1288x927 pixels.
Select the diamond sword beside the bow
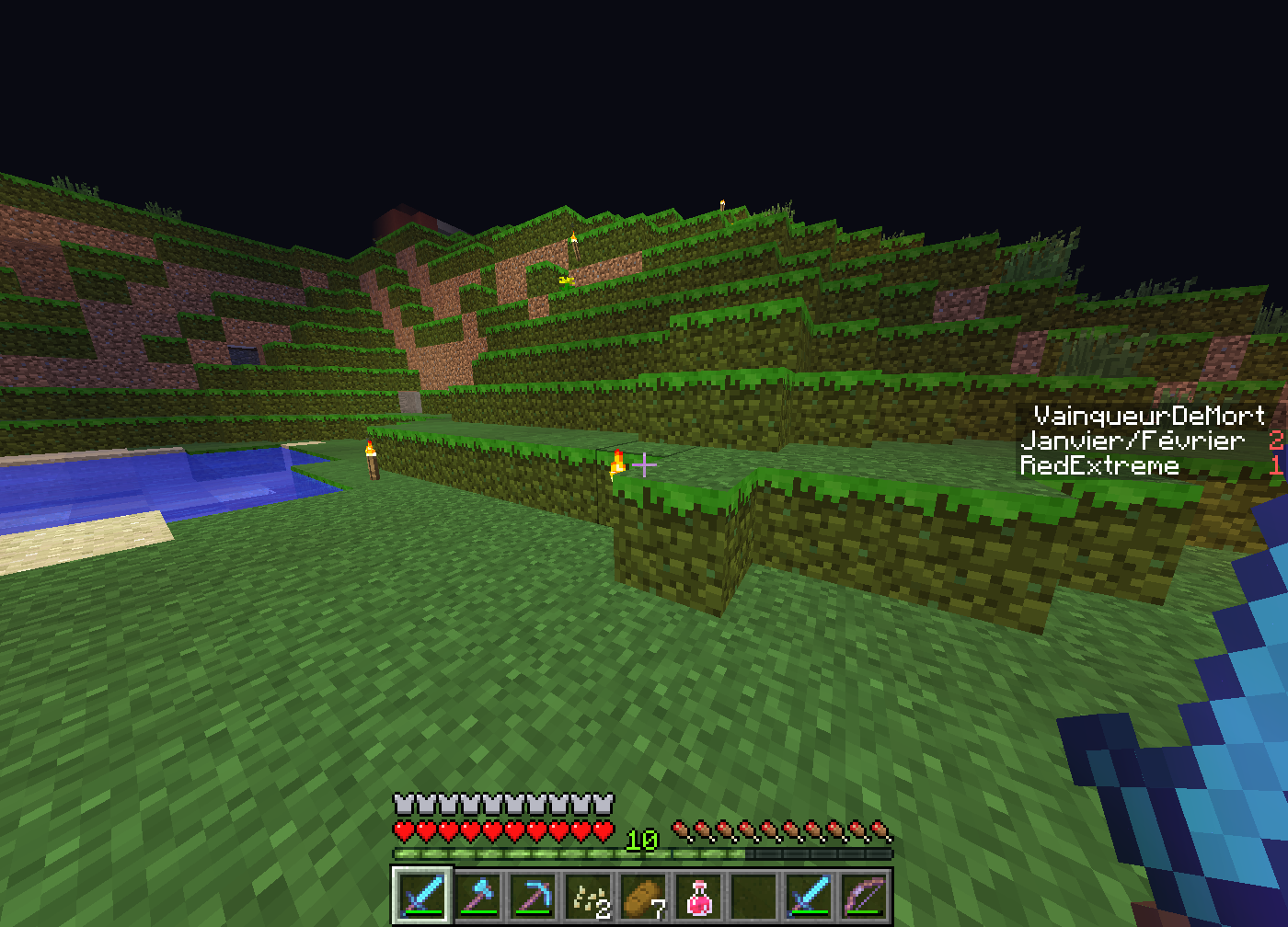click(810, 896)
